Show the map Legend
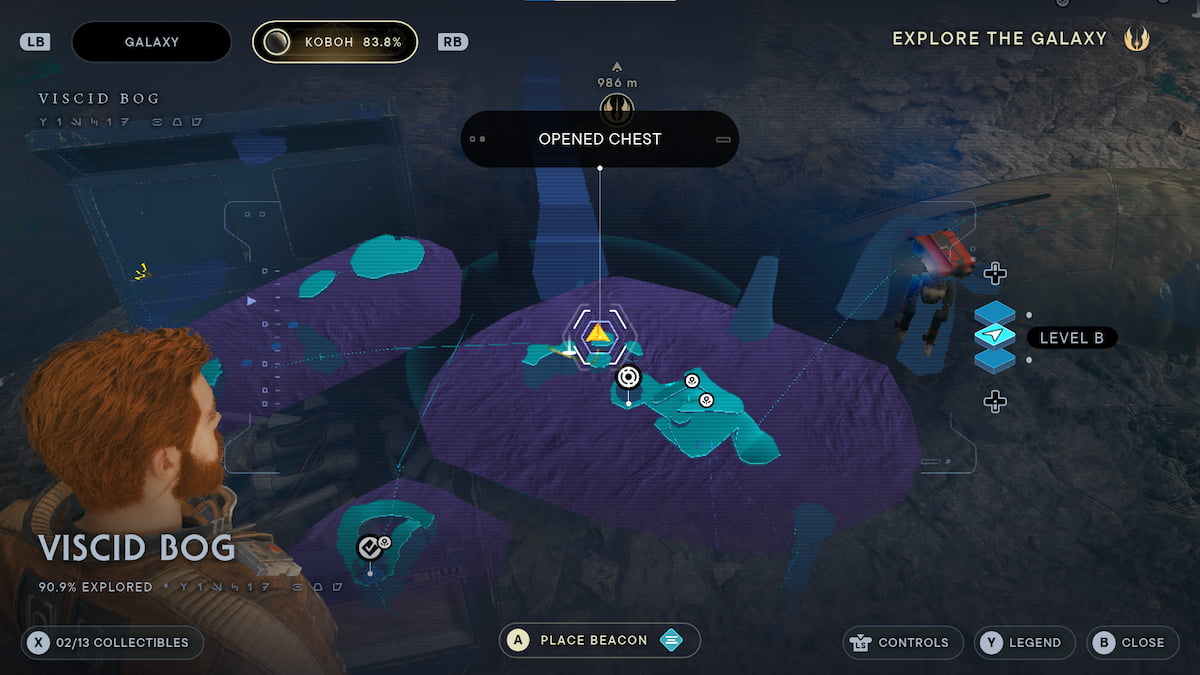This screenshot has height=675, width=1200. 1024,642
